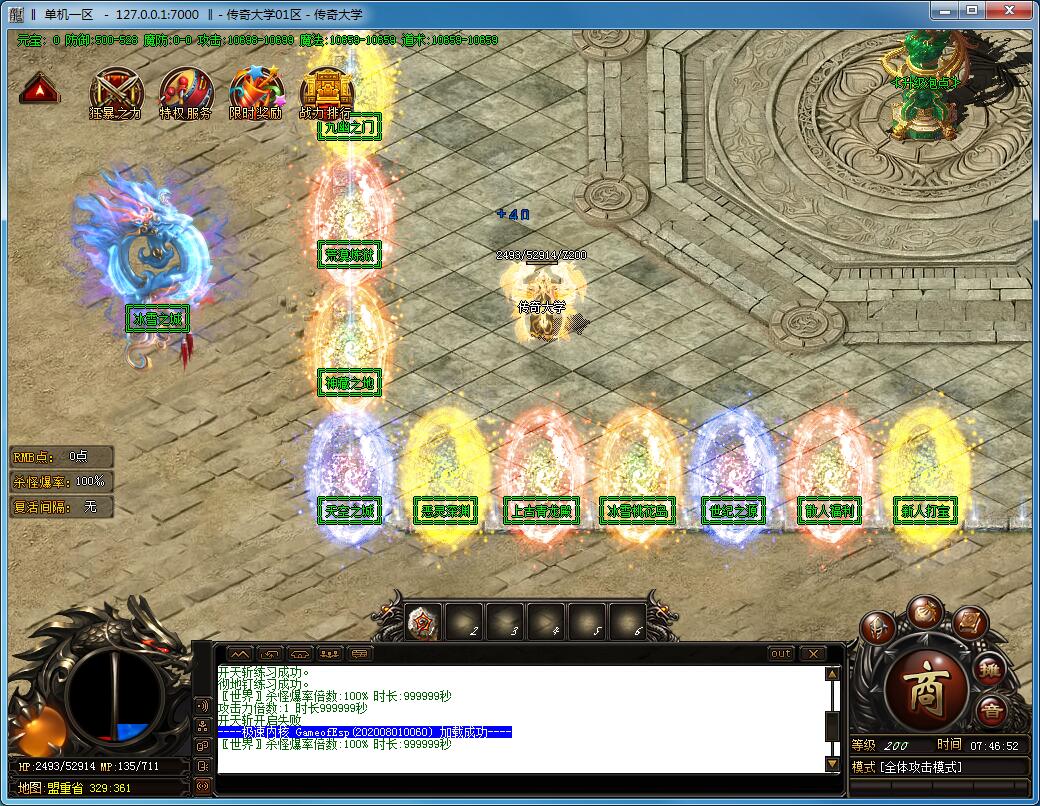The image size is (1040, 806).
Task: Open the 特权服务 privilege service menu
Action: 186,90
